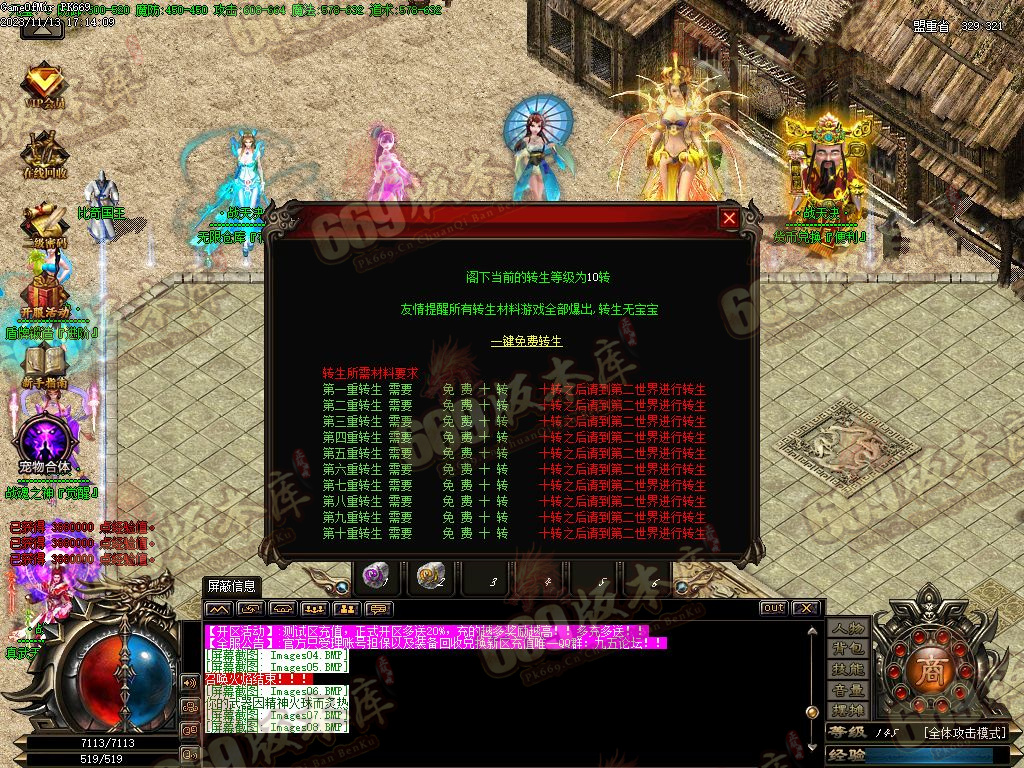Open the VIP会员 menu
The width and height of the screenshot is (1024, 768).
[x=44, y=86]
